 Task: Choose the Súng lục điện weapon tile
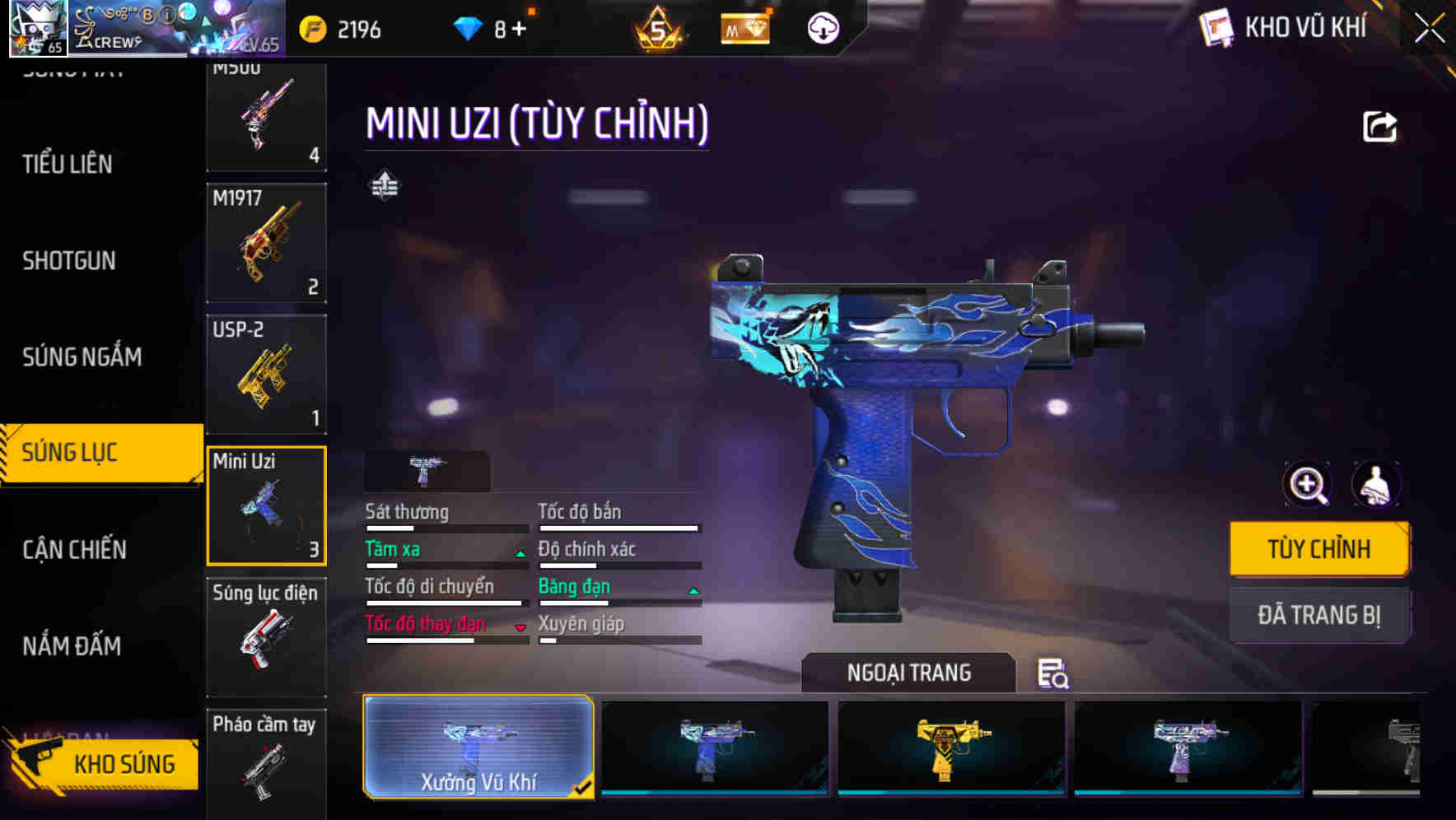[266, 636]
